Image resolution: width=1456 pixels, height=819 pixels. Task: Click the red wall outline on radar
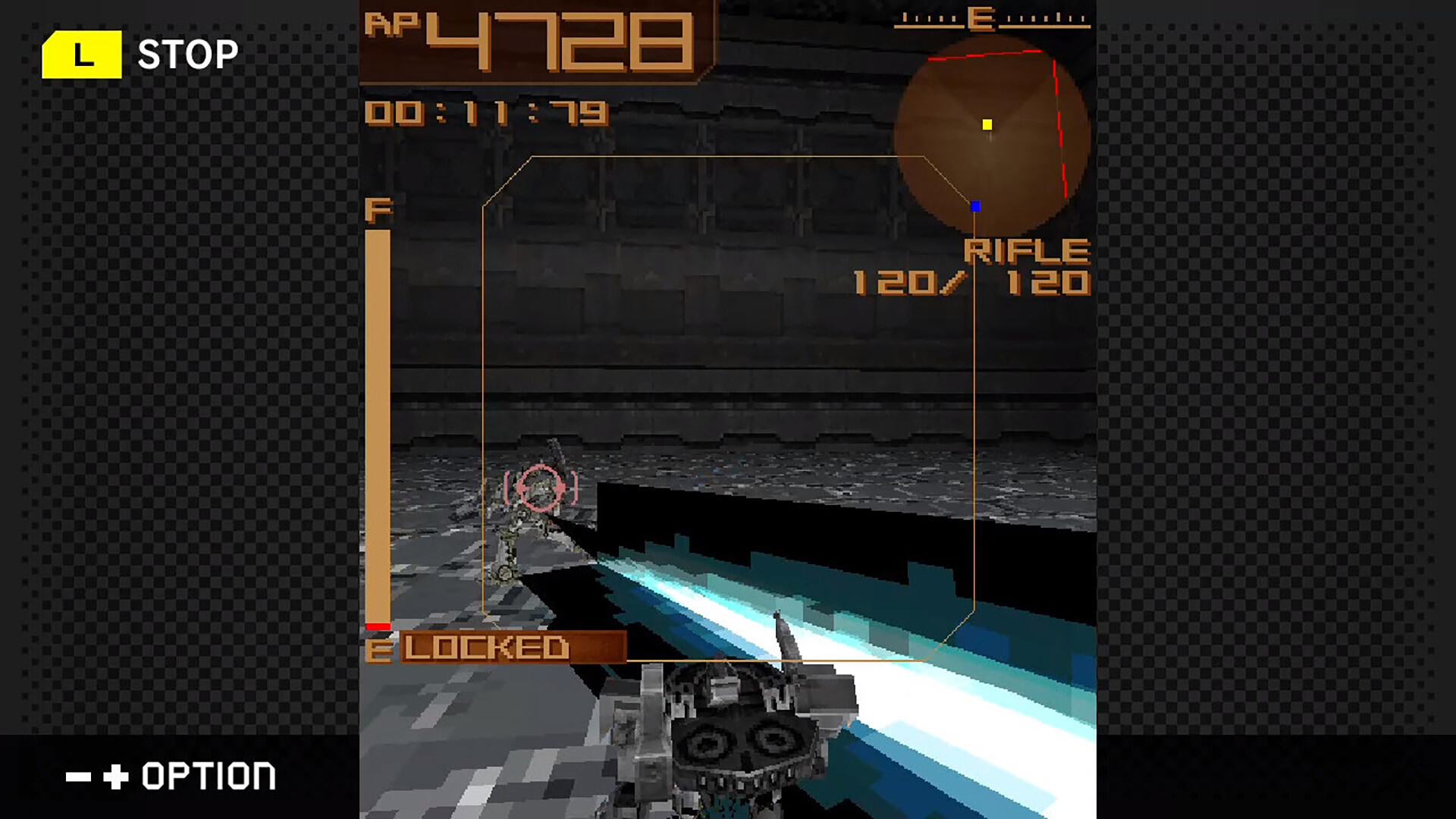pyautogui.click(x=1056, y=99)
